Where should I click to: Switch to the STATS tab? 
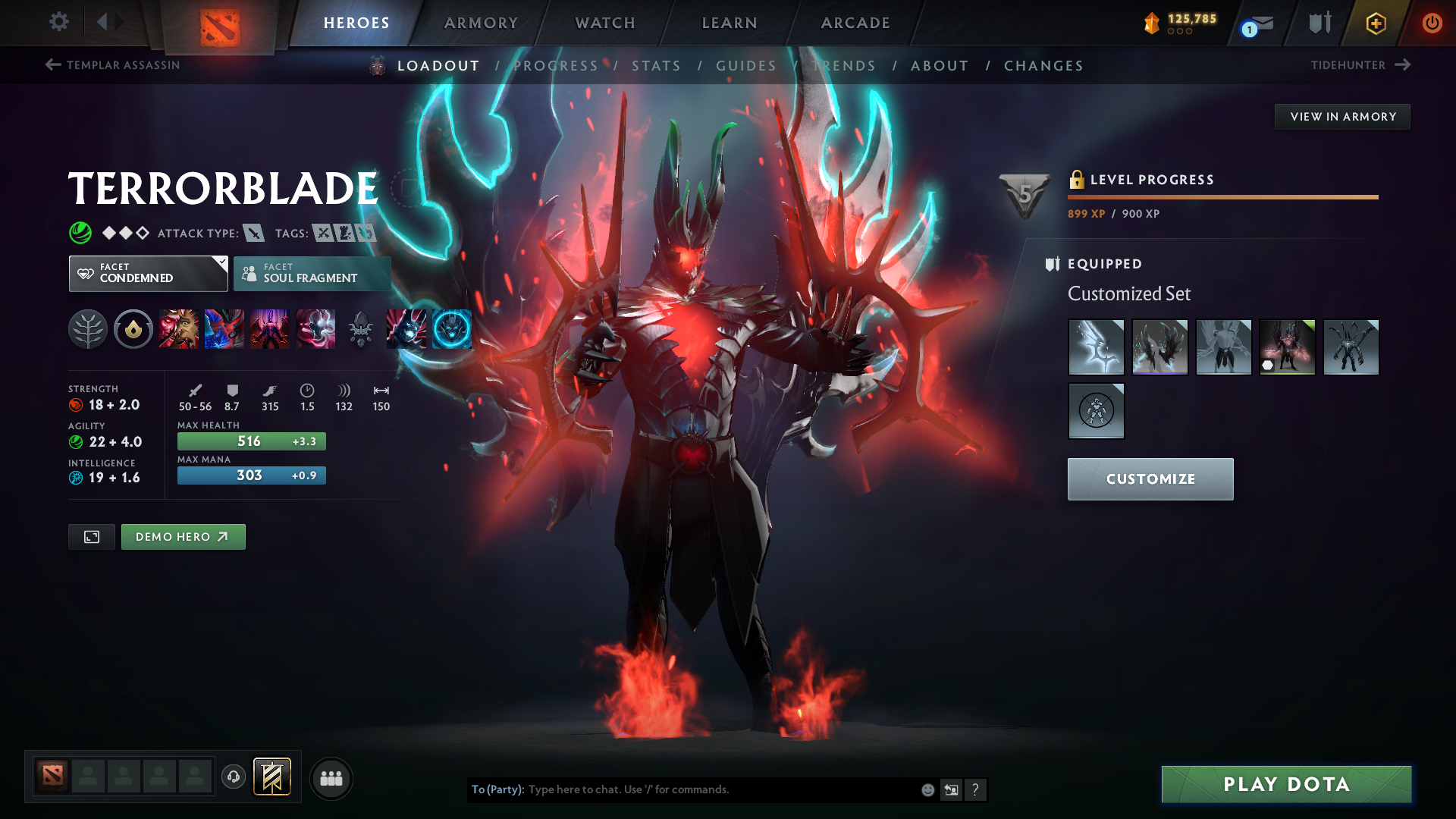(657, 65)
